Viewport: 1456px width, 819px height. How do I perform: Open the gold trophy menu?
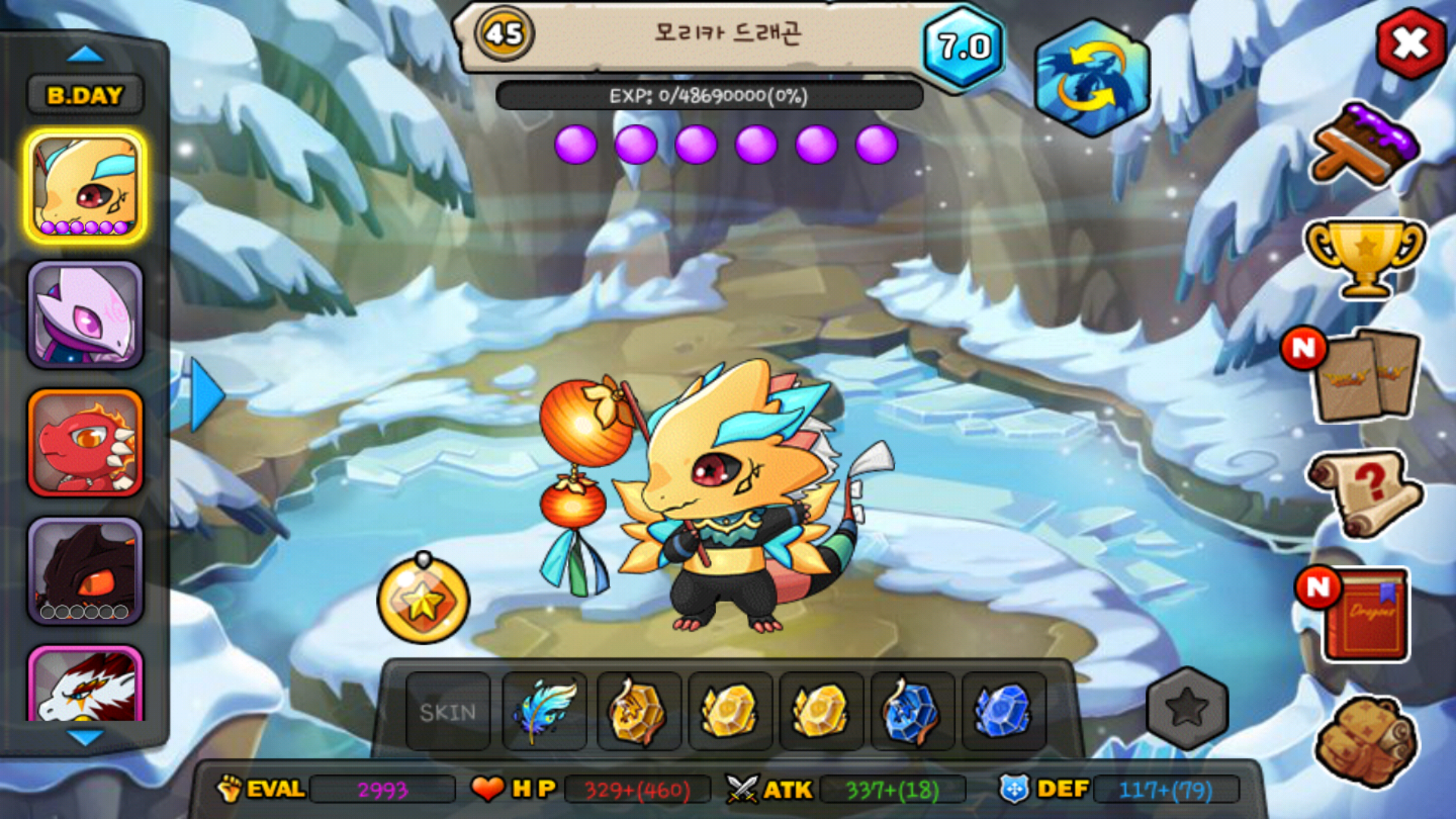[x=1365, y=256]
